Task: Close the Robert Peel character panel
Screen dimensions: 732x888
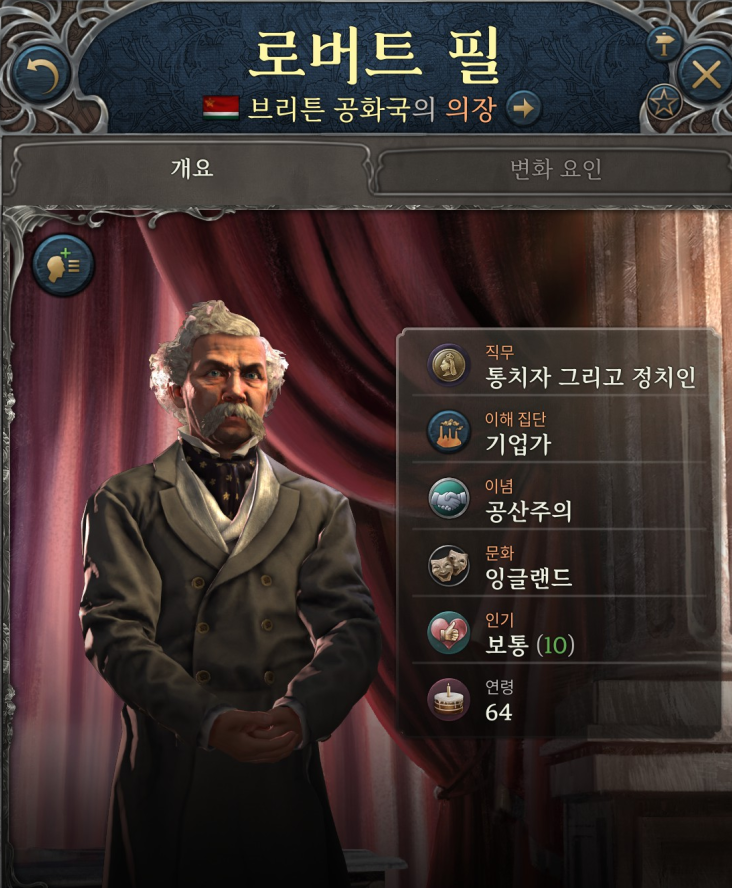Action: pyautogui.click(x=705, y=74)
